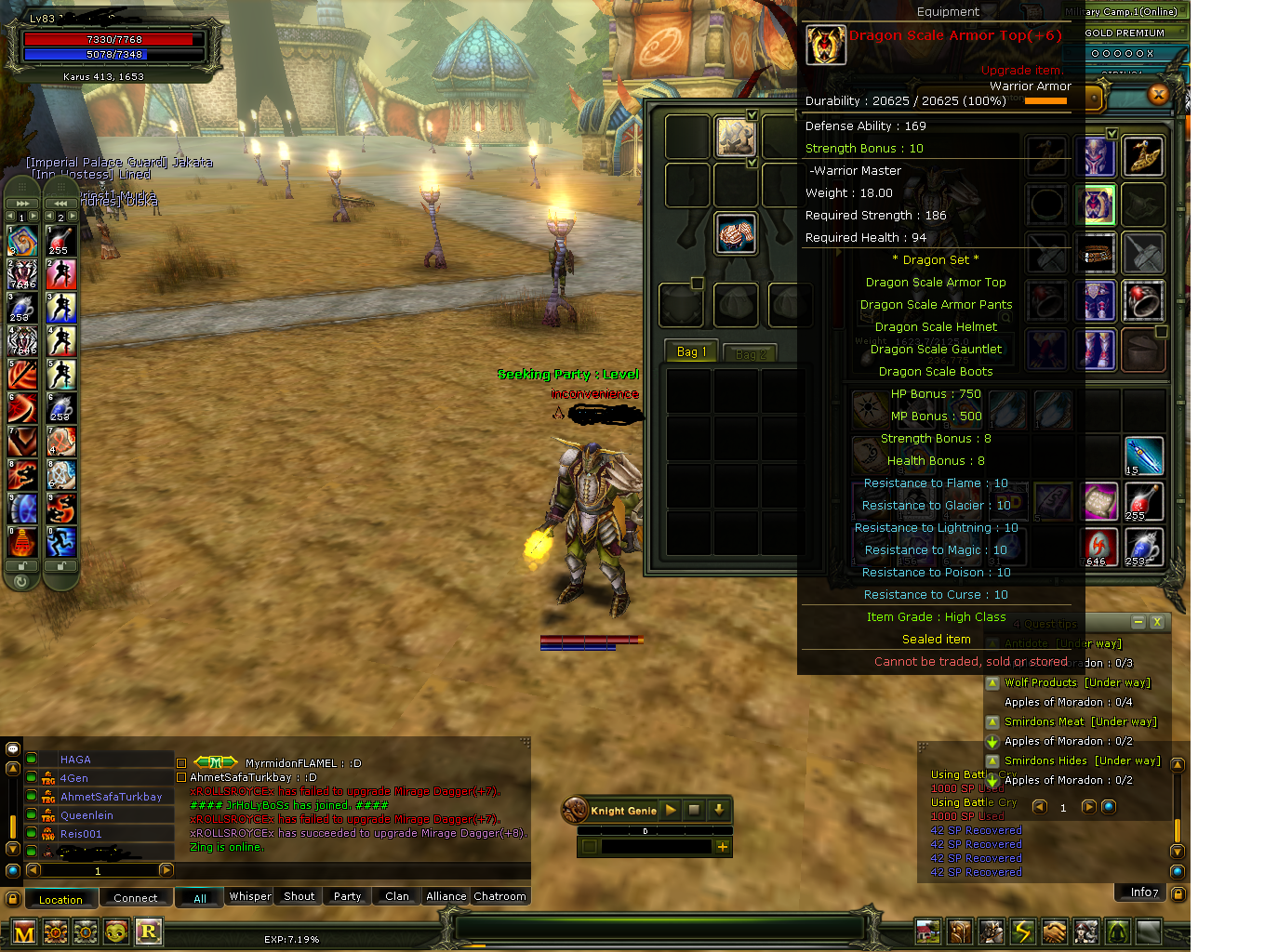This screenshot has height=952, width=1278.
Task: Switch to the Bag 2 inventory tab
Action: 750,352
